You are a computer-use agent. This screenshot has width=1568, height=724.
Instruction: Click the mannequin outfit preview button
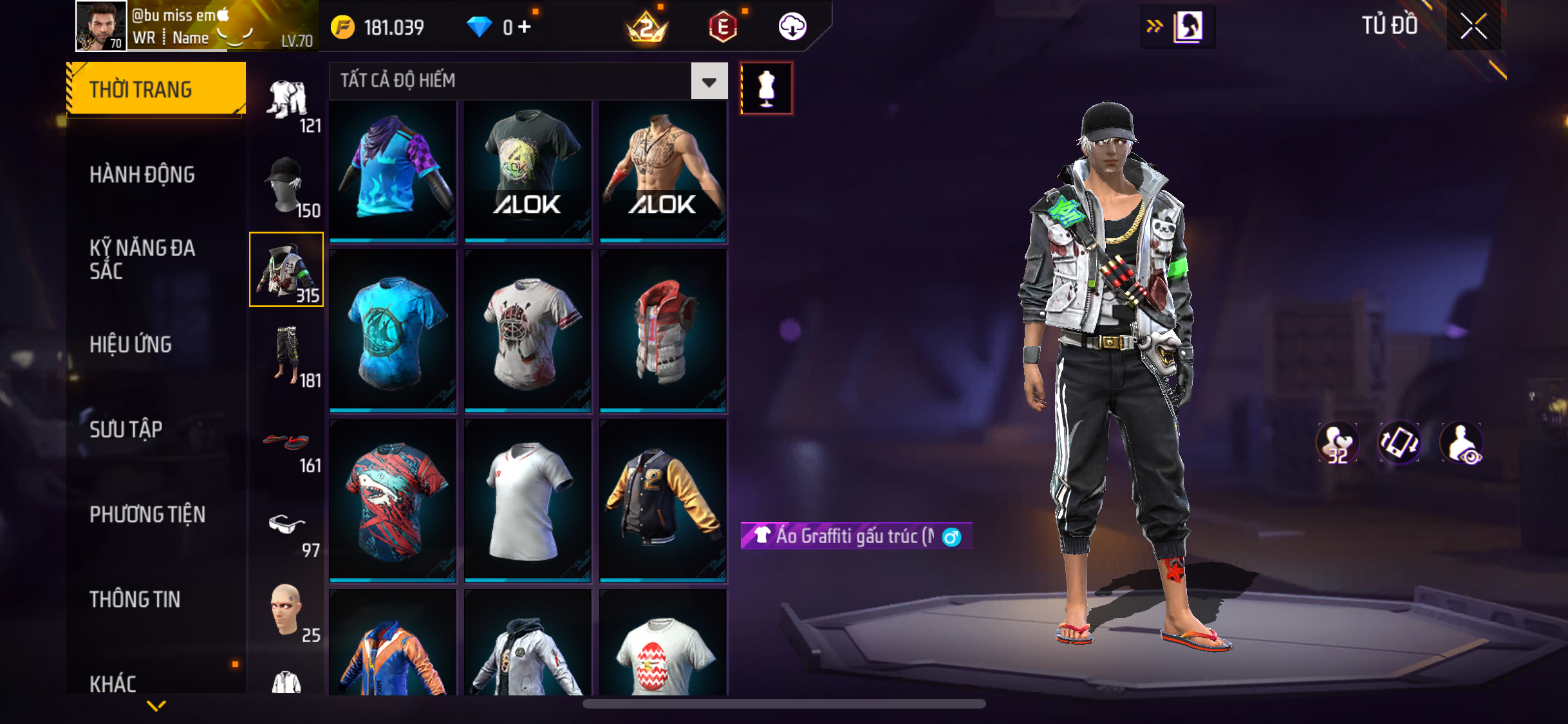pos(766,88)
